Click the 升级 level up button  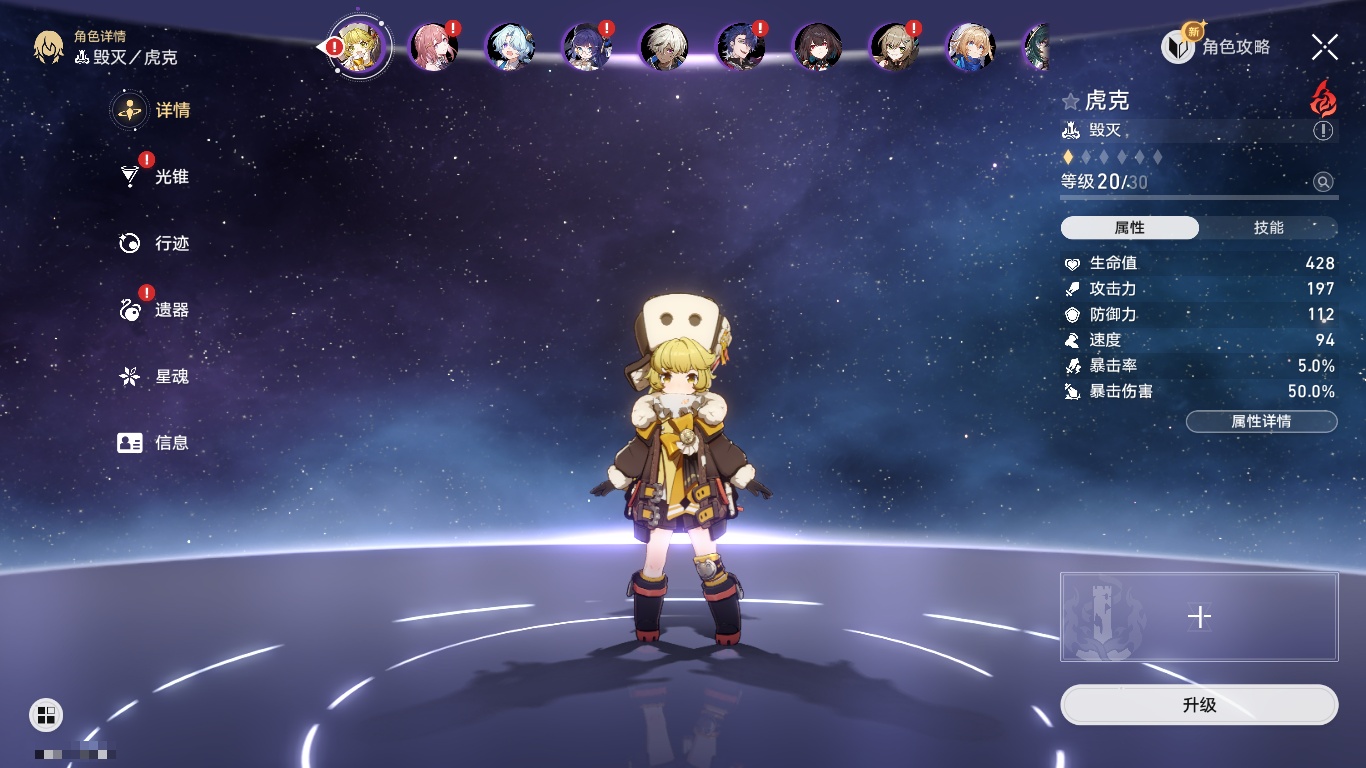coord(1199,705)
